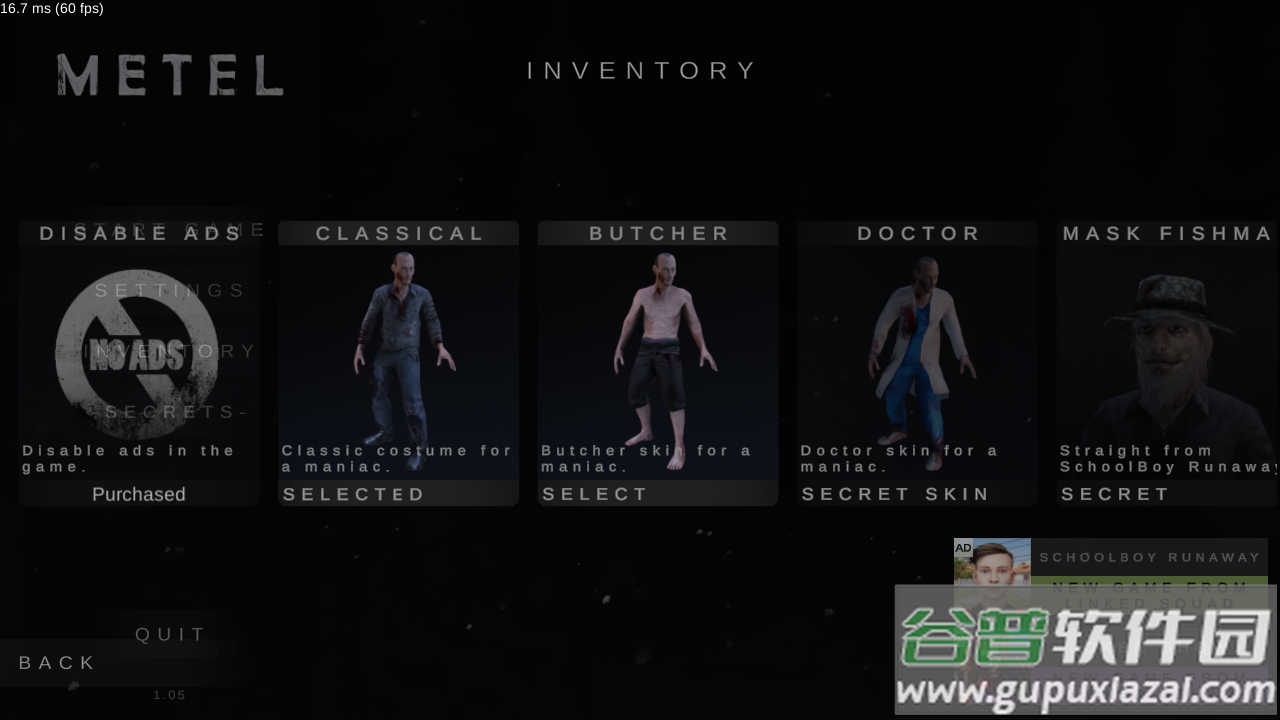
Task: Click the SECRET SKIN label under Doctor
Action: click(x=896, y=494)
